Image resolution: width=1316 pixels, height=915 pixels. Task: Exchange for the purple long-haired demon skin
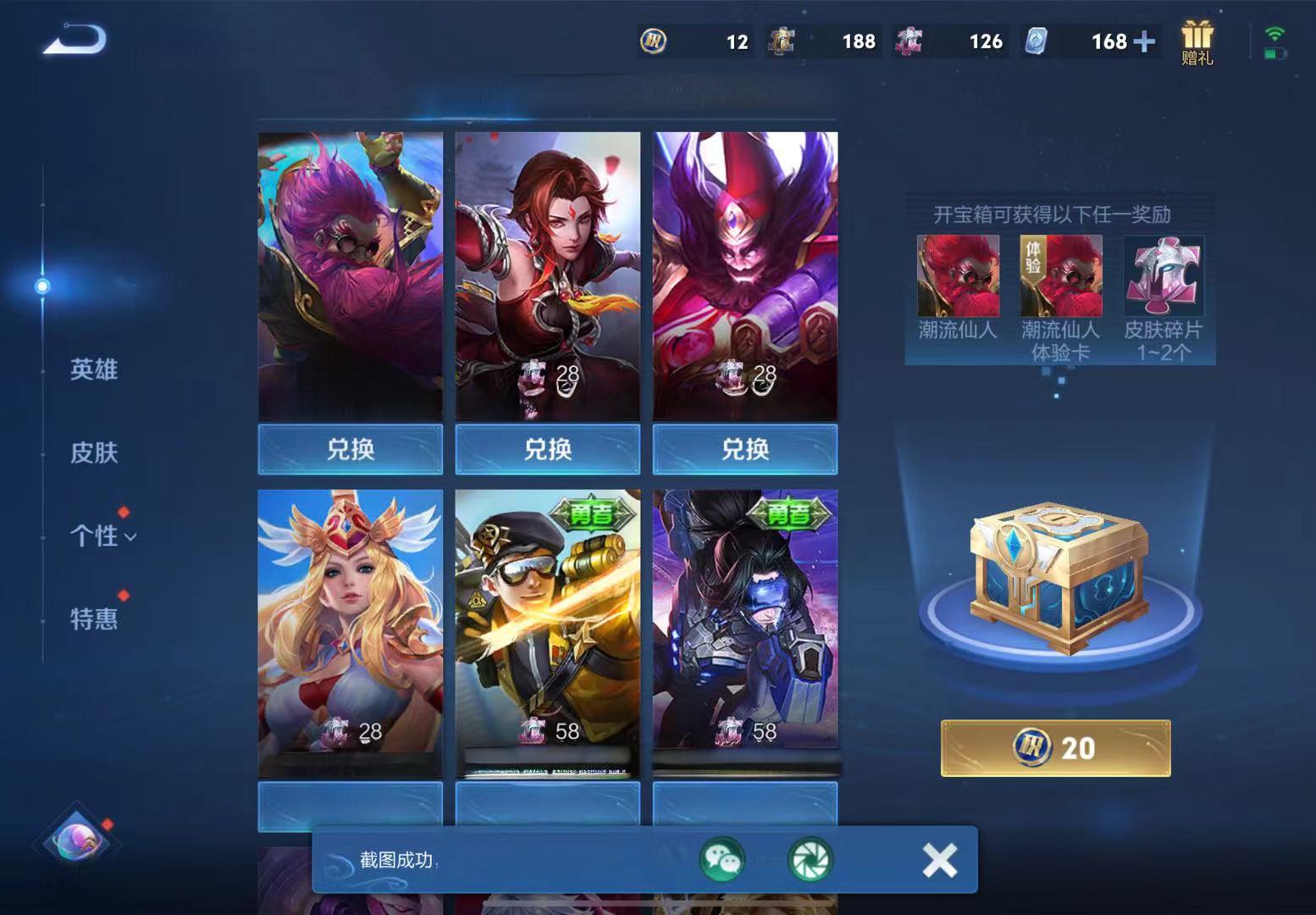point(744,449)
